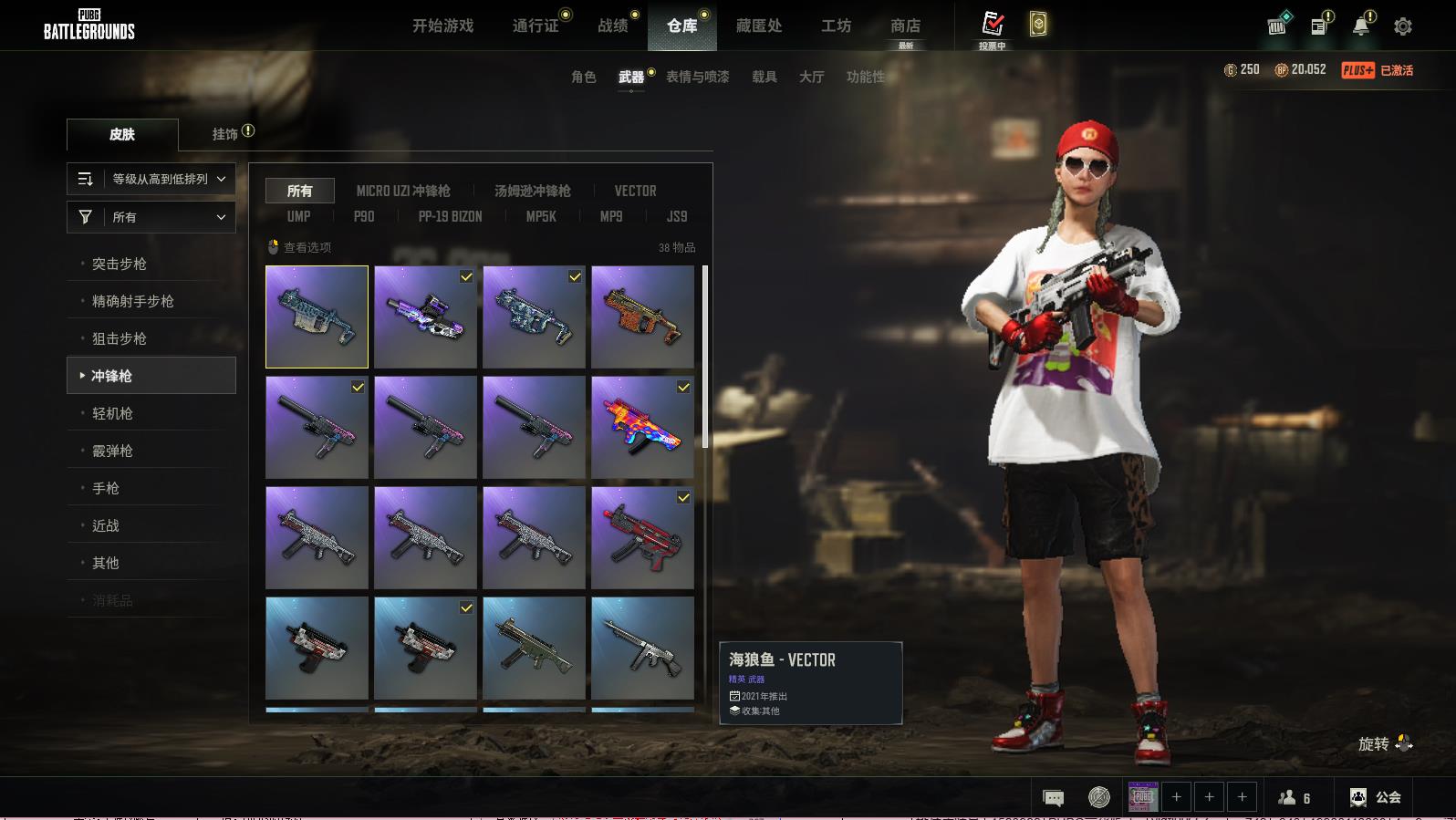Screen dimensions: 1456x820
Task: Select the 角色 character sub-tab
Action: [584, 77]
